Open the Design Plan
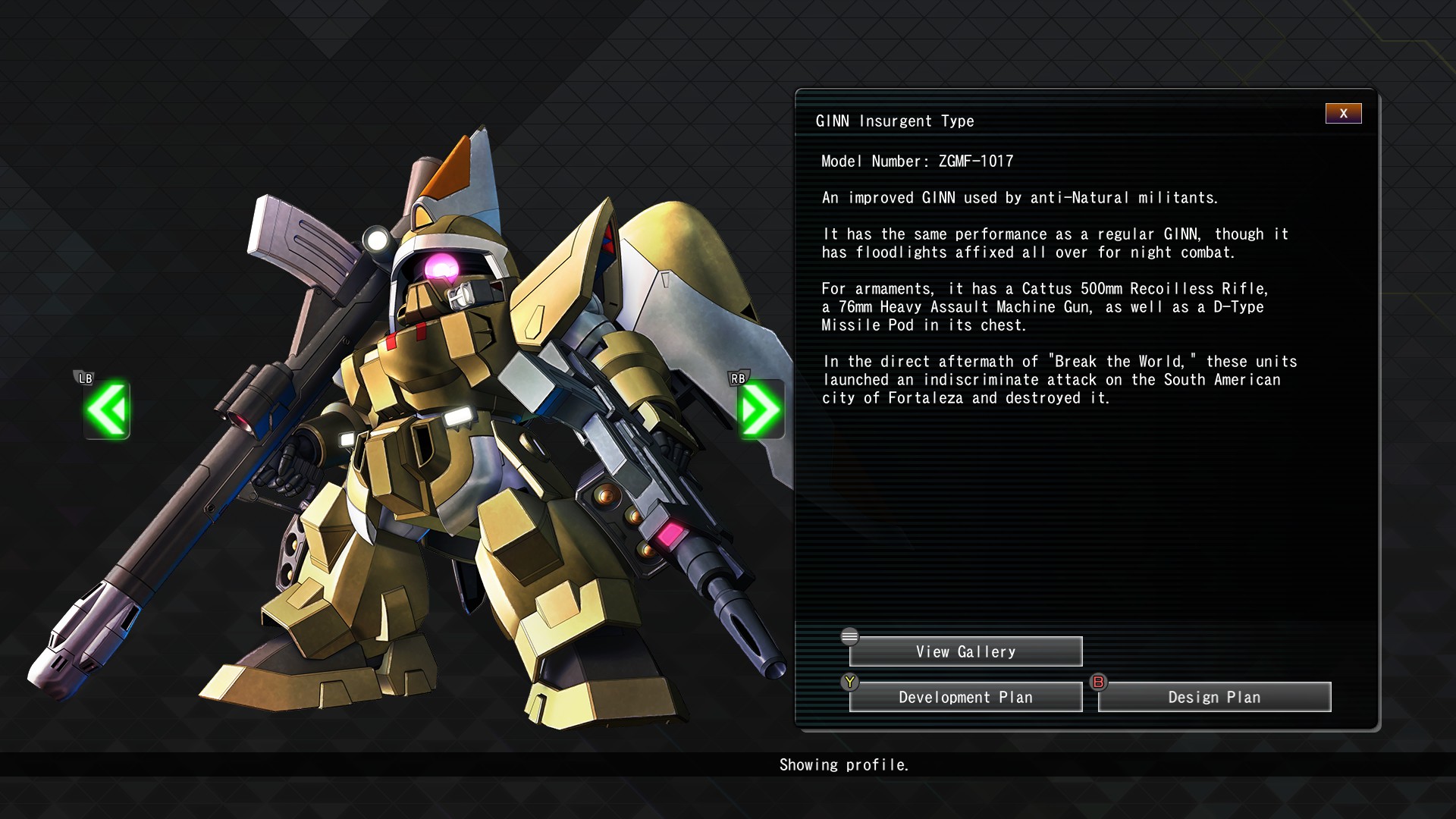 coord(1214,698)
